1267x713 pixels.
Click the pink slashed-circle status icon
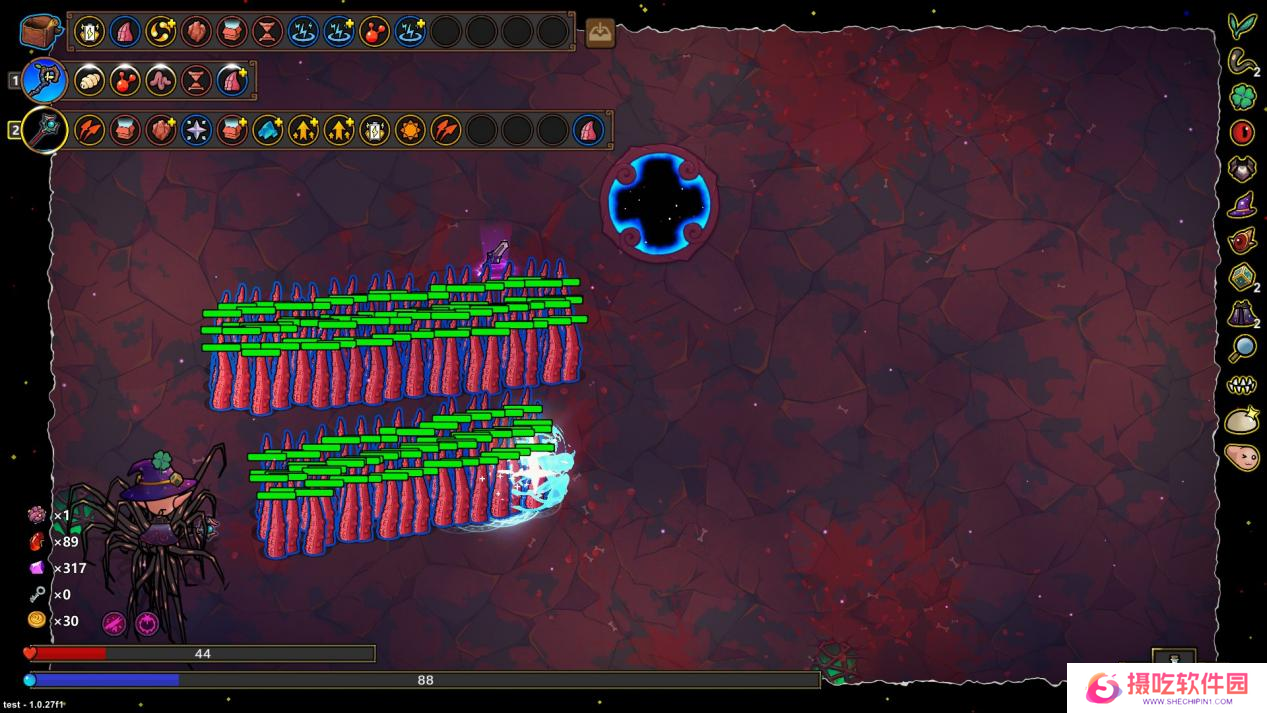(114, 624)
